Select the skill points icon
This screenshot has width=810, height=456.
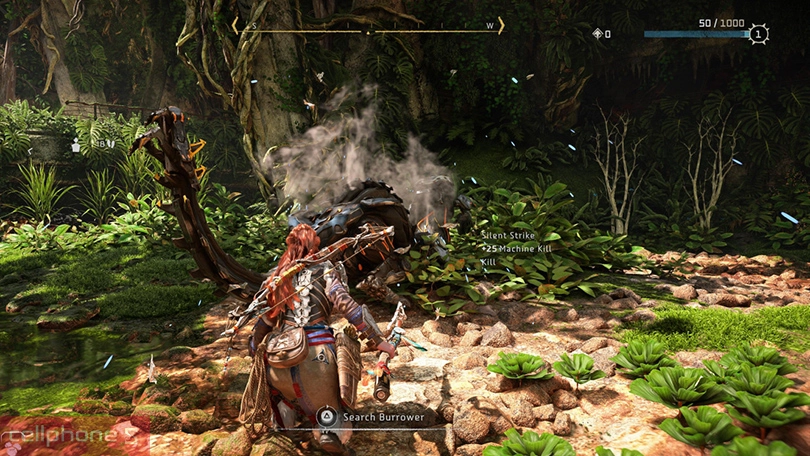(x=597, y=34)
